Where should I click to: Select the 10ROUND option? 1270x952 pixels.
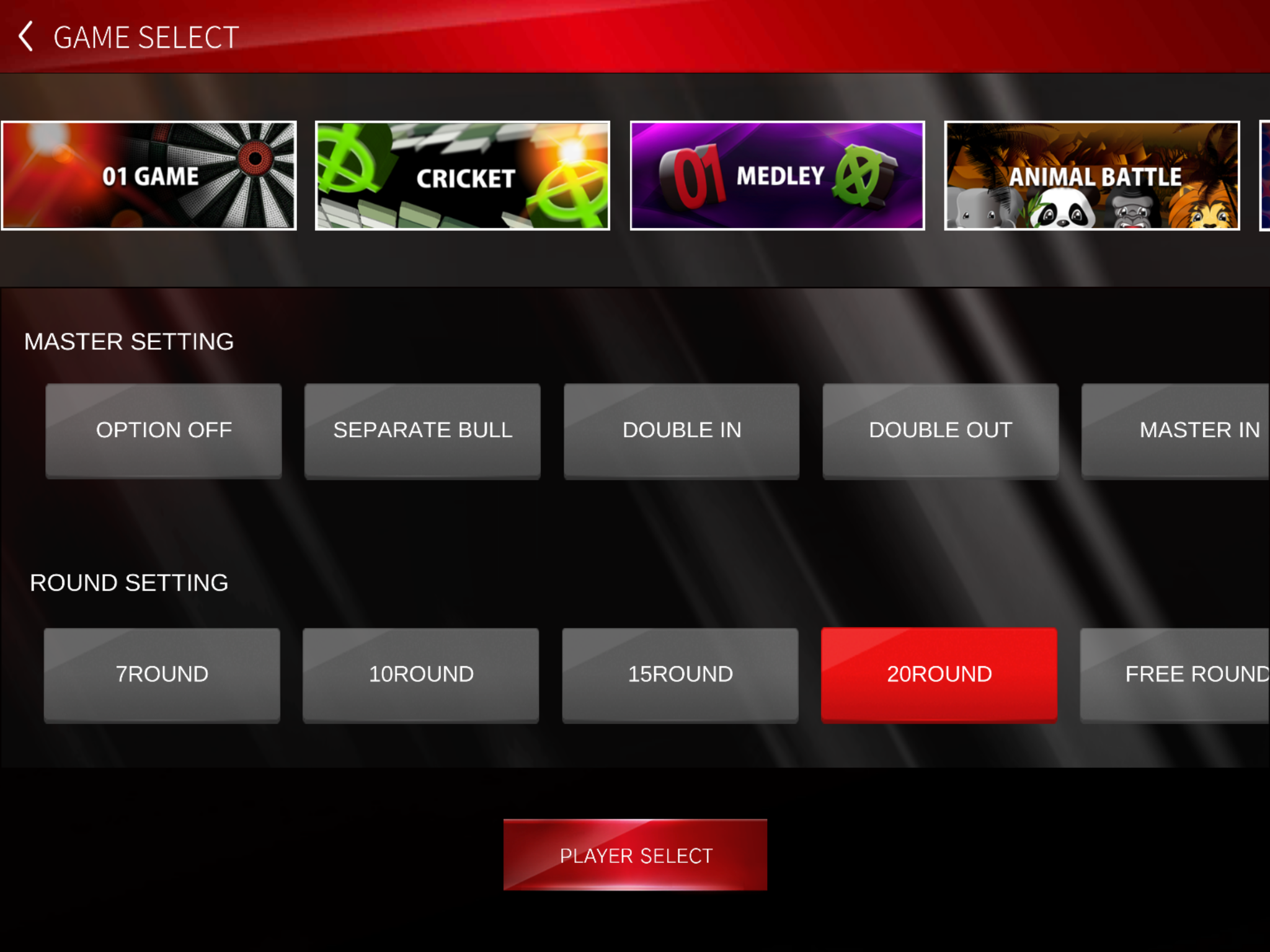(421, 674)
